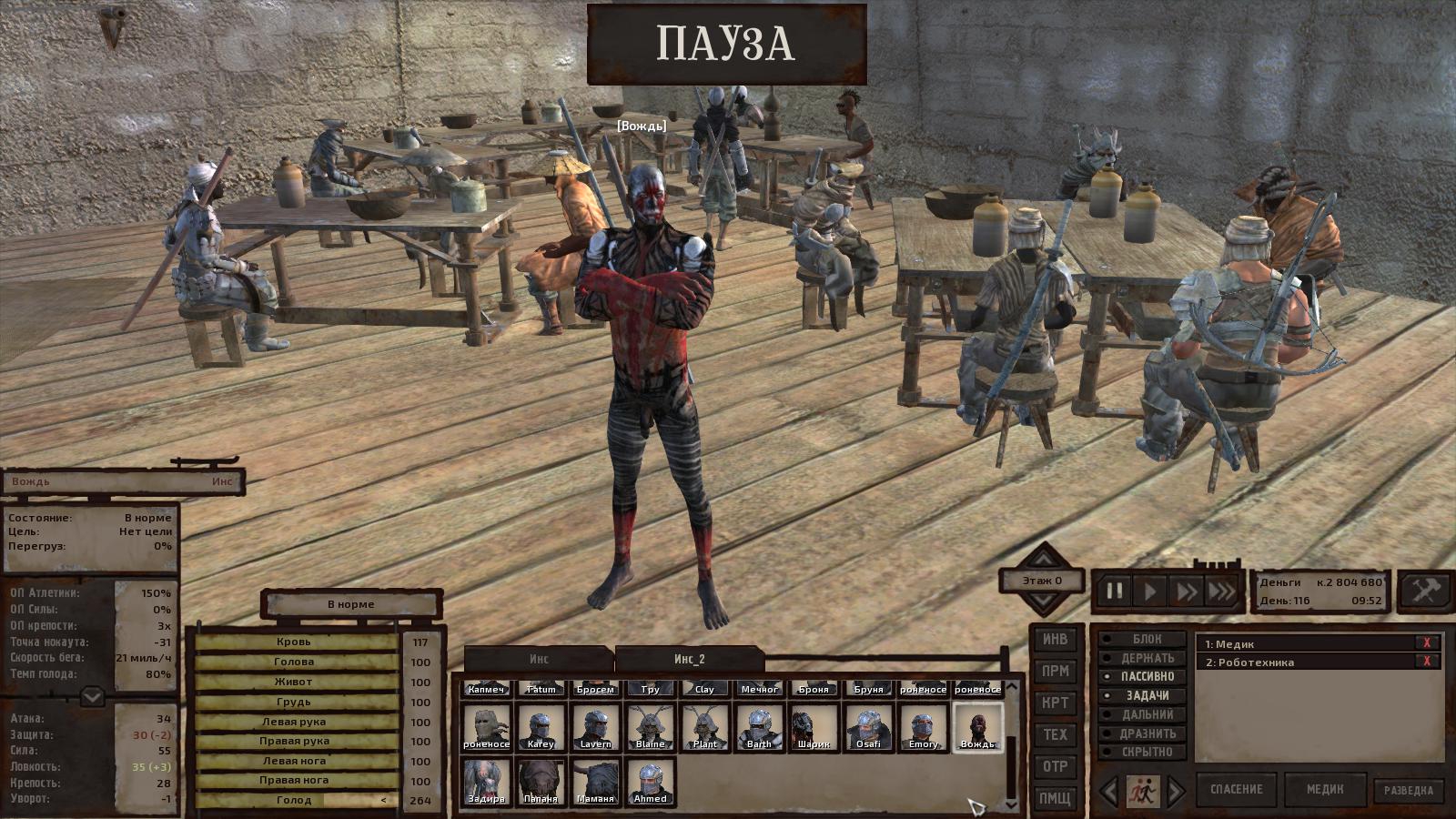Raise the floor level above Этаж 0
Image resolution: width=1456 pixels, height=819 pixels.
(1043, 555)
